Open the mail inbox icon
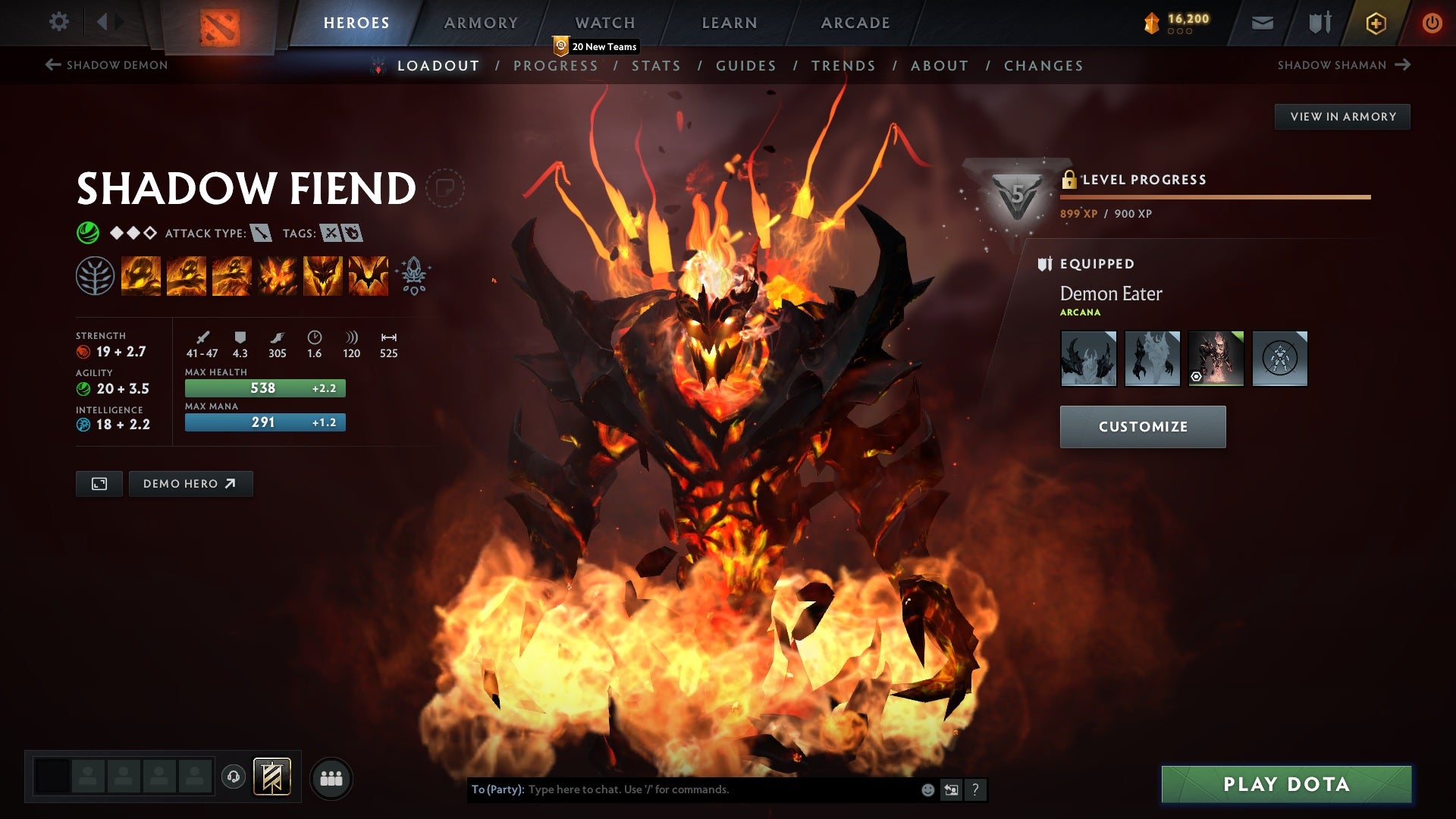 [x=1263, y=23]
